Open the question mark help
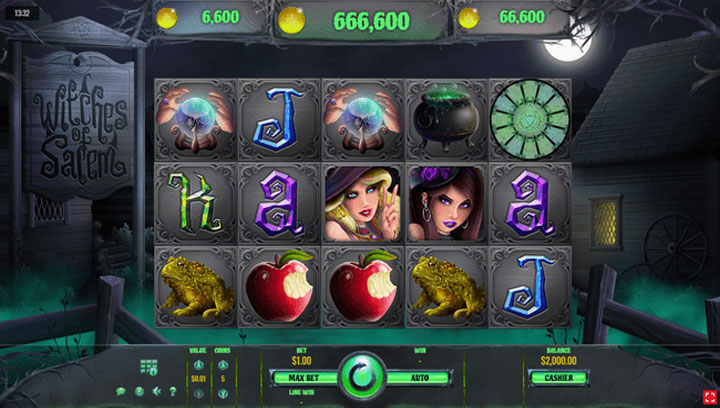 pyautogui.click(x=173, y=391)
